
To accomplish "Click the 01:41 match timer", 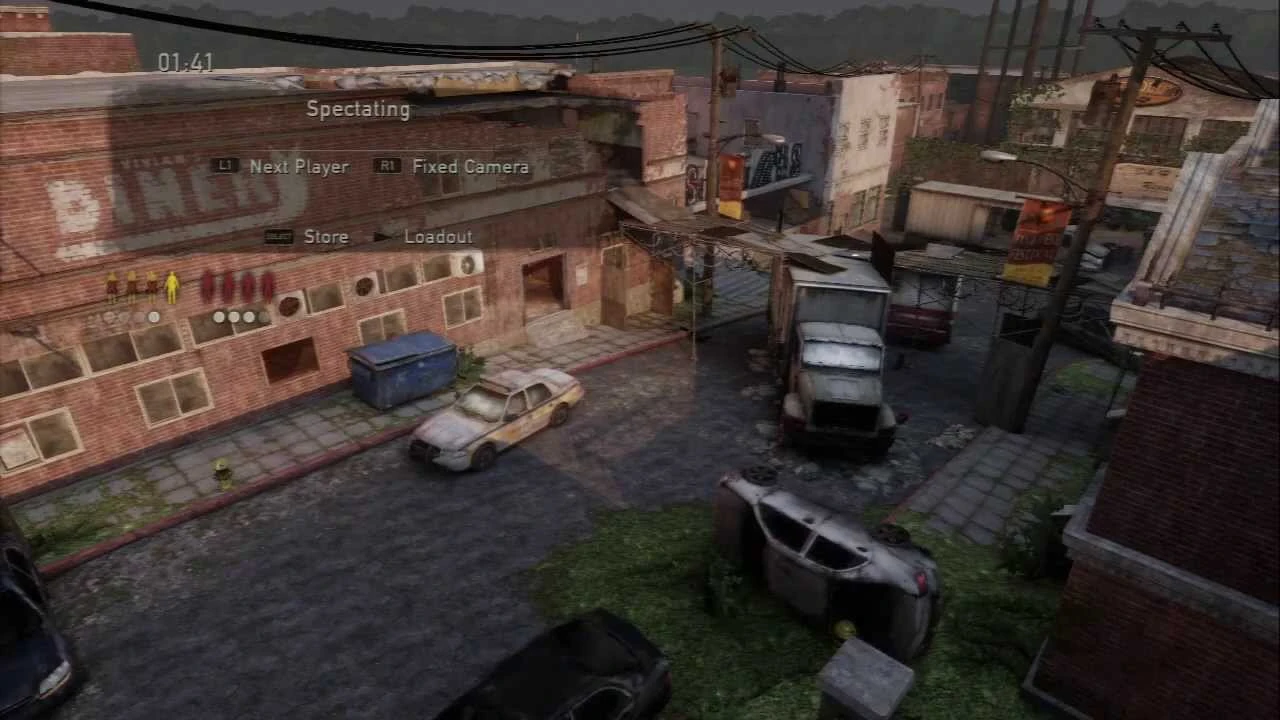I will pos(184,62).
